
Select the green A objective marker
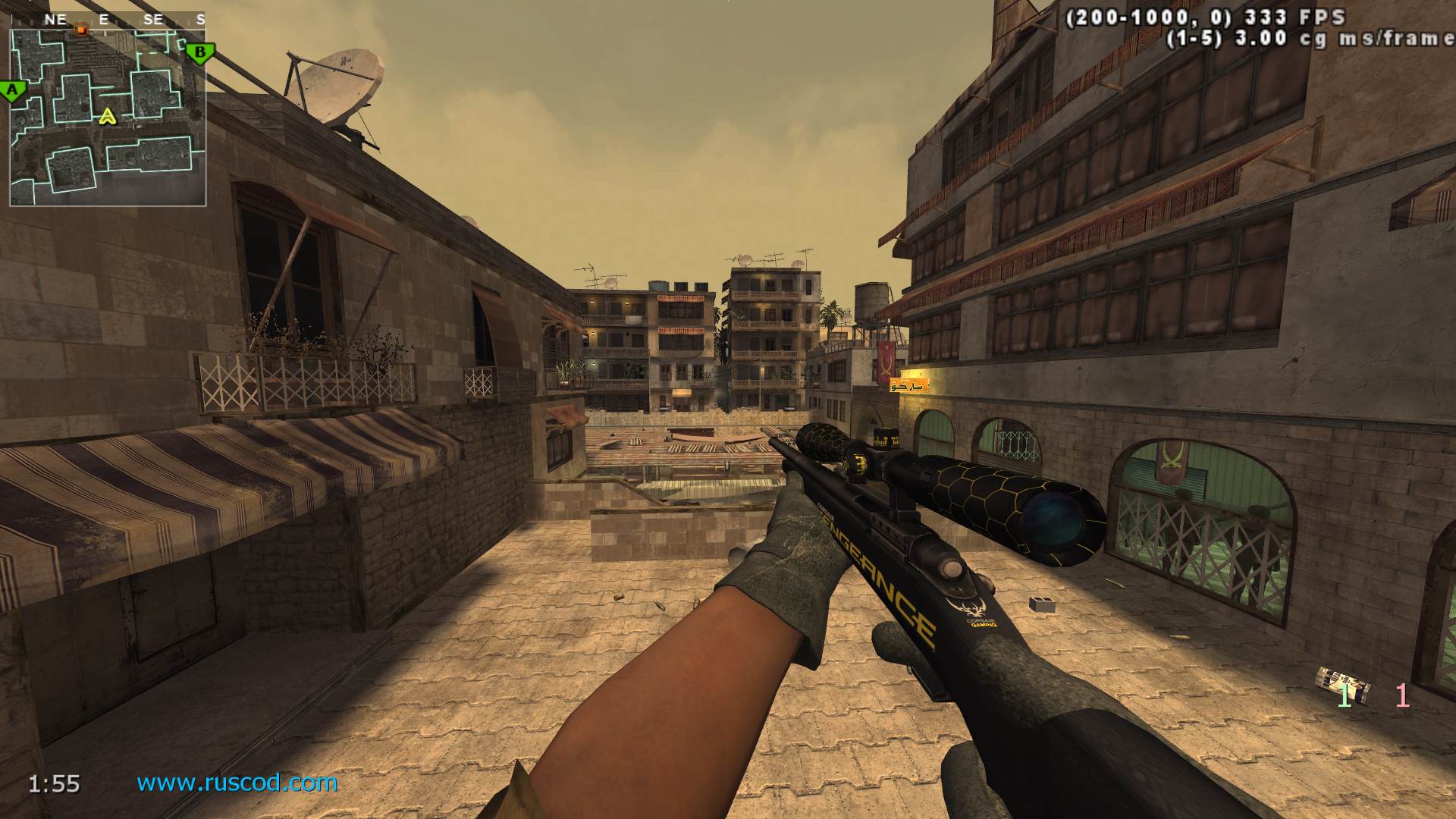point(12,91)
